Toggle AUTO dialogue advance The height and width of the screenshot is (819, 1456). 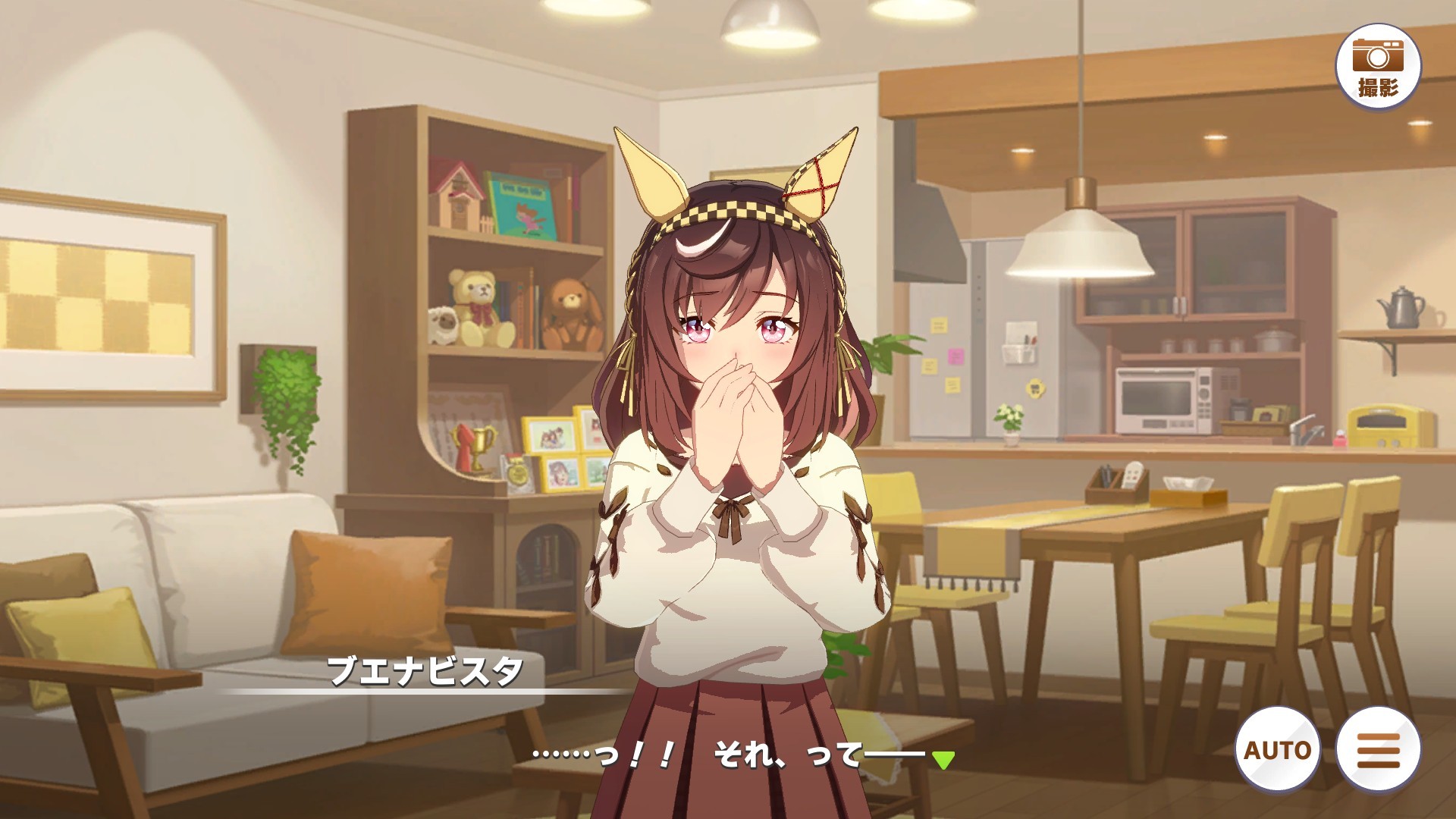pyautogui.click(x=1278, y=749)
